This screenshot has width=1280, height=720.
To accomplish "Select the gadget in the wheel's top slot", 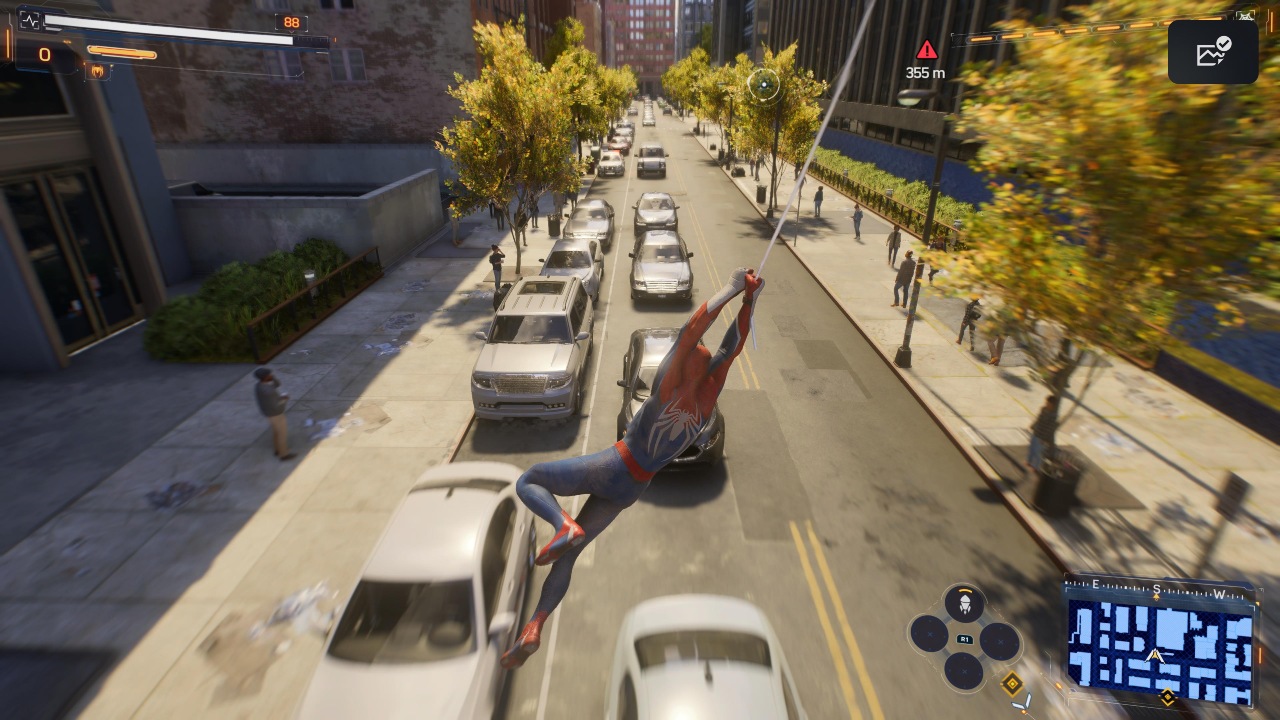I will coord(964,603).
